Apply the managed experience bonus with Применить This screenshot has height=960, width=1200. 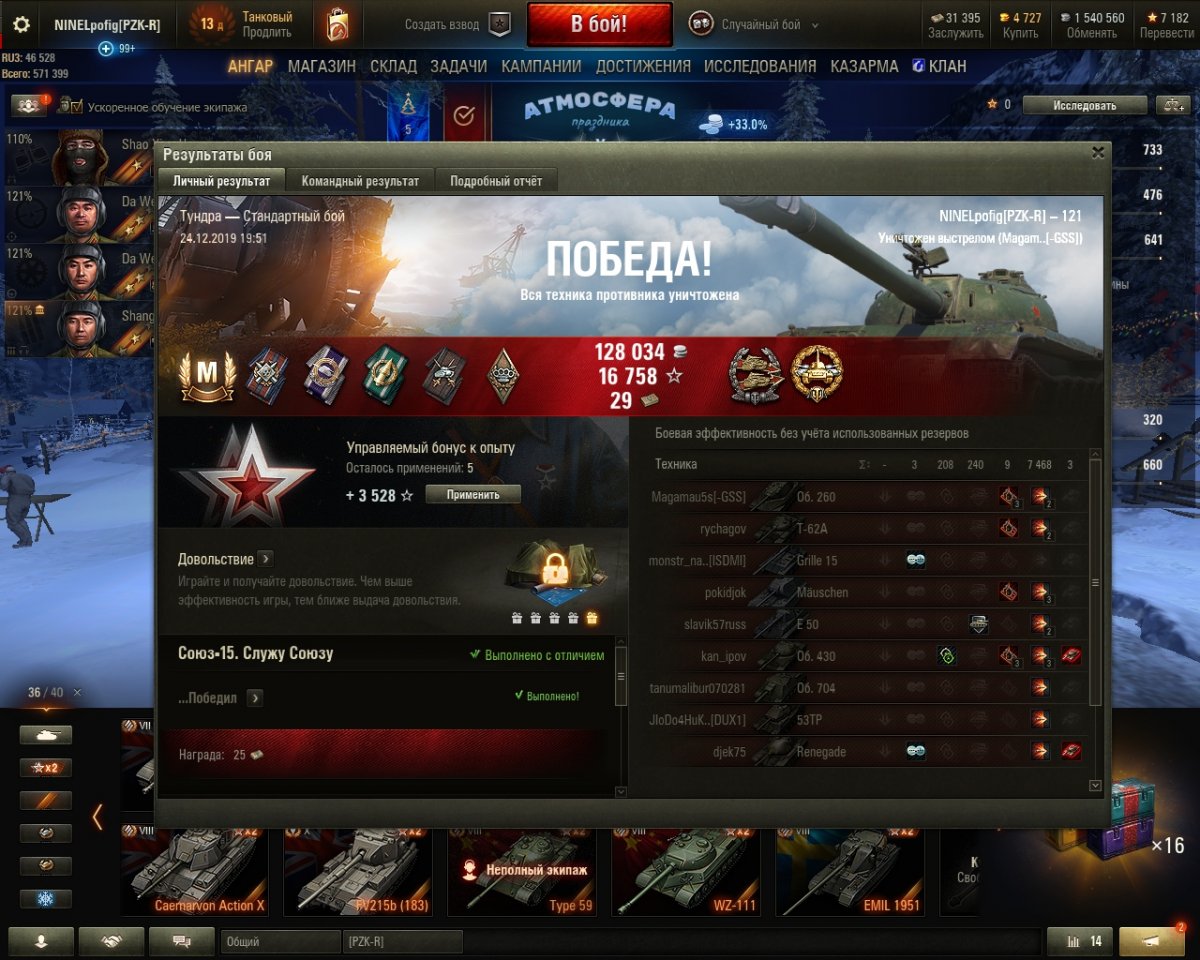point(473,494)
